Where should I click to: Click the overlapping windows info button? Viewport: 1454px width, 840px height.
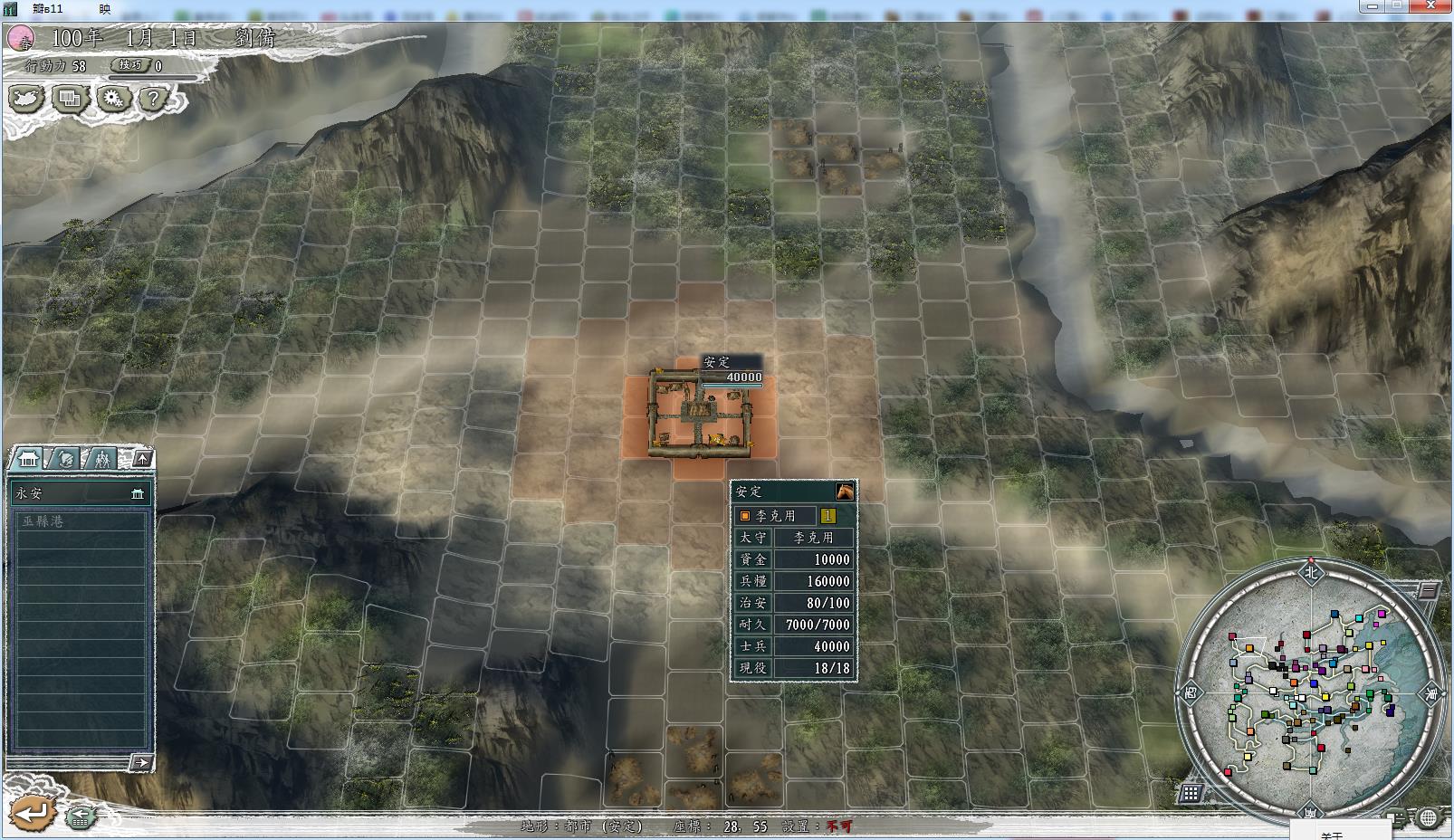click(69, 99)
